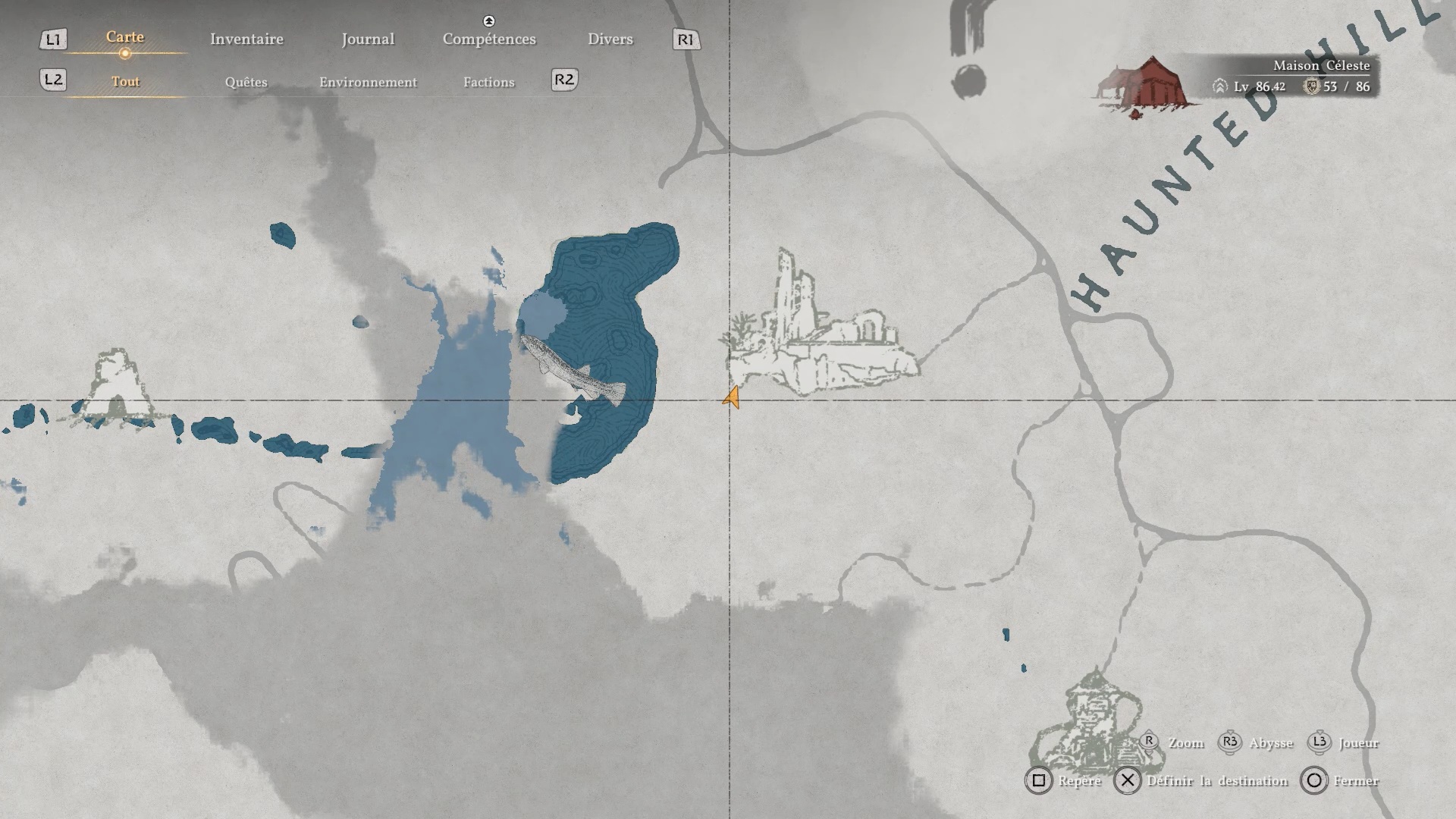Image resolution: width=1456 pixels, height=819 pixels.
Task: Select the Tout map filter
Action: coord(126,82)
